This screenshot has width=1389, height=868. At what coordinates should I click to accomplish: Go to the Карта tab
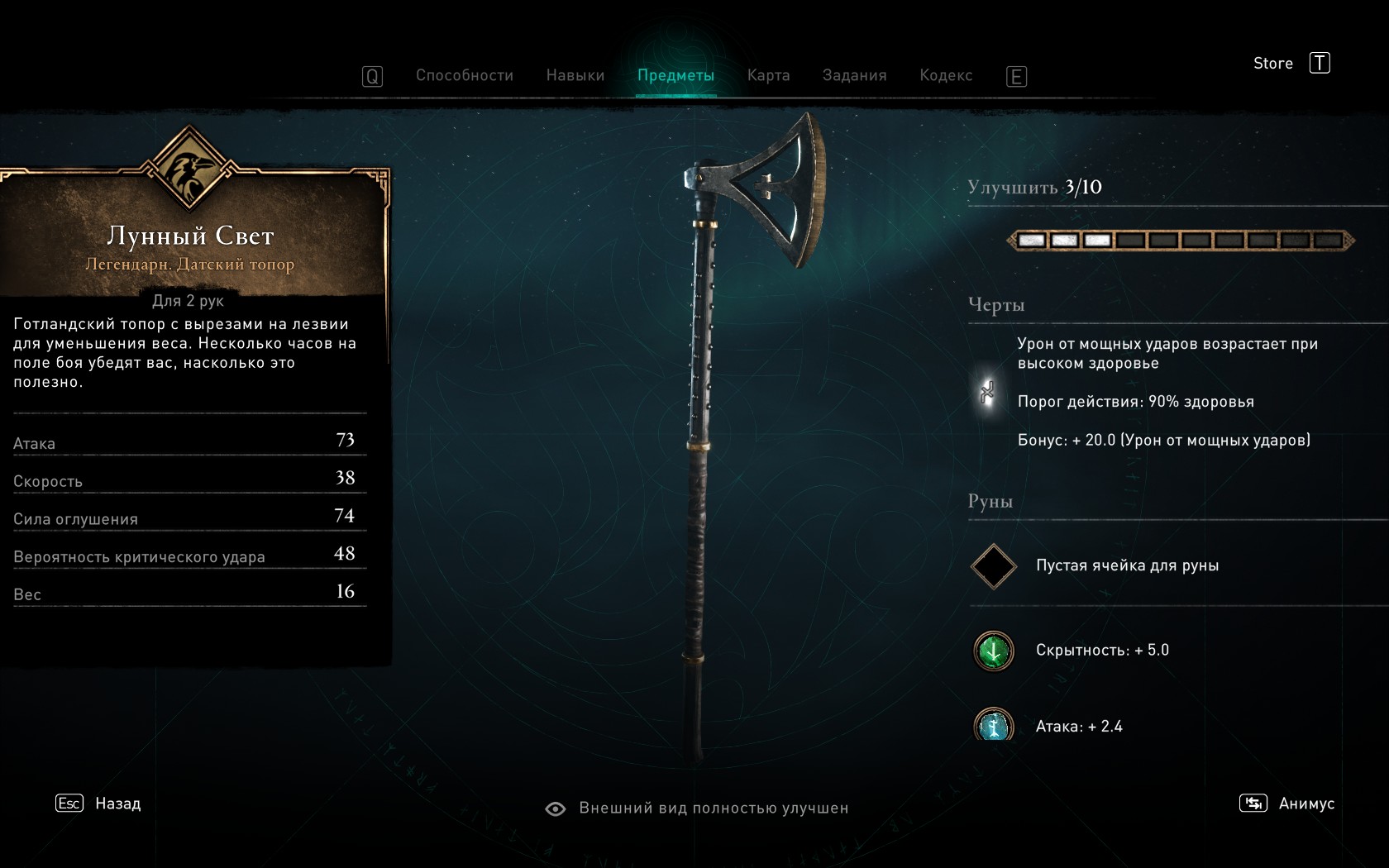(768, 75)
